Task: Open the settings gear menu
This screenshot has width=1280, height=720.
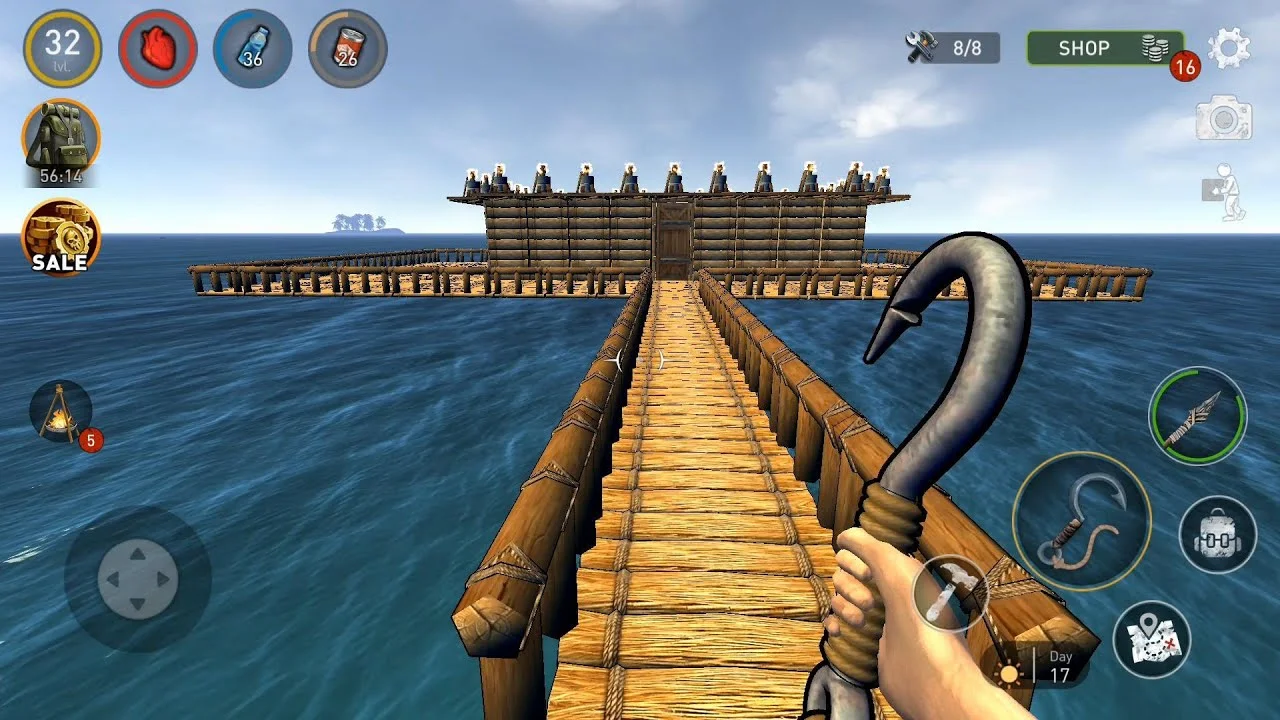Action: click(1231, 46)
